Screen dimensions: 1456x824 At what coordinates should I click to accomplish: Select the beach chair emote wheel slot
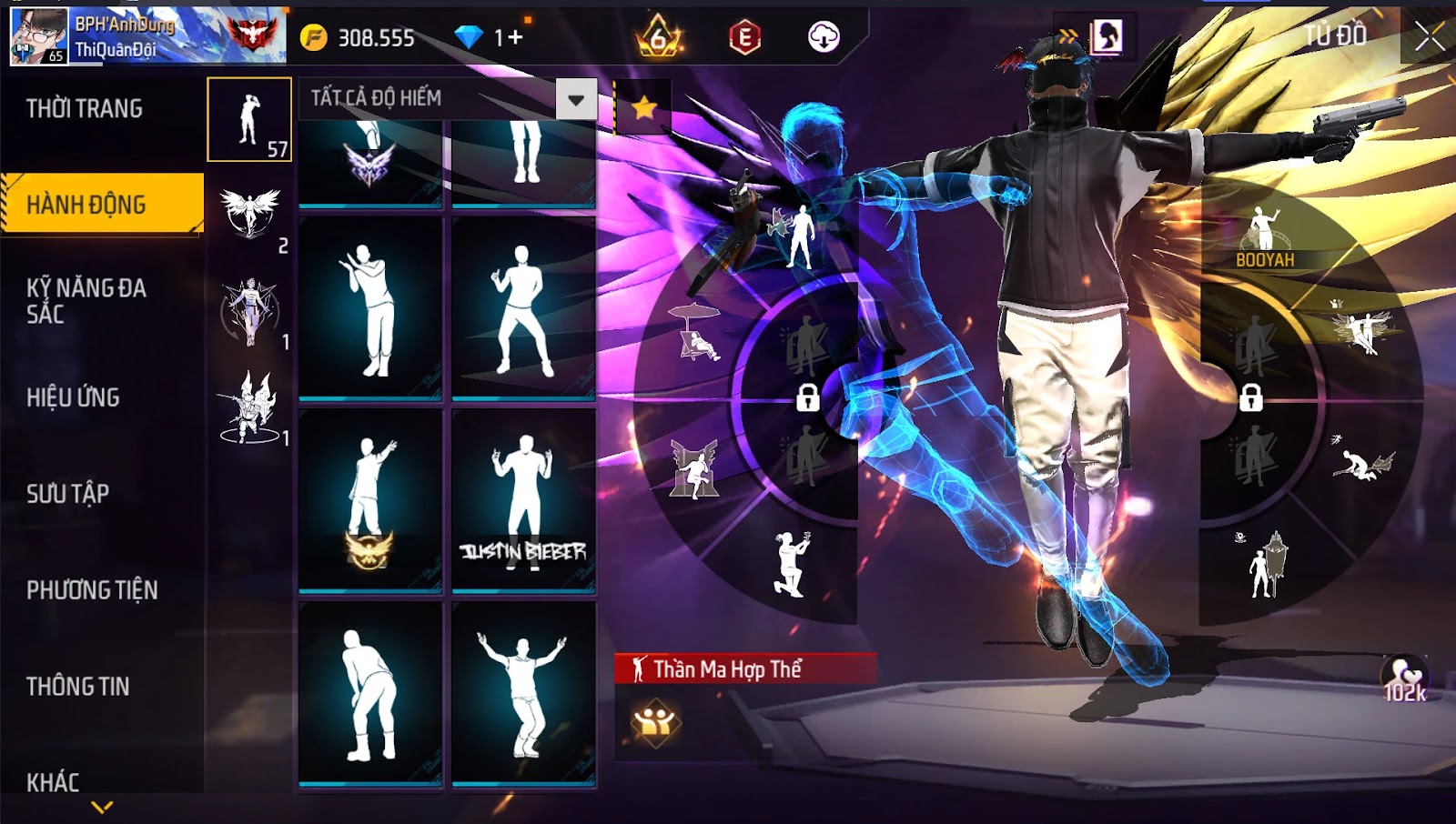(696, 333)
